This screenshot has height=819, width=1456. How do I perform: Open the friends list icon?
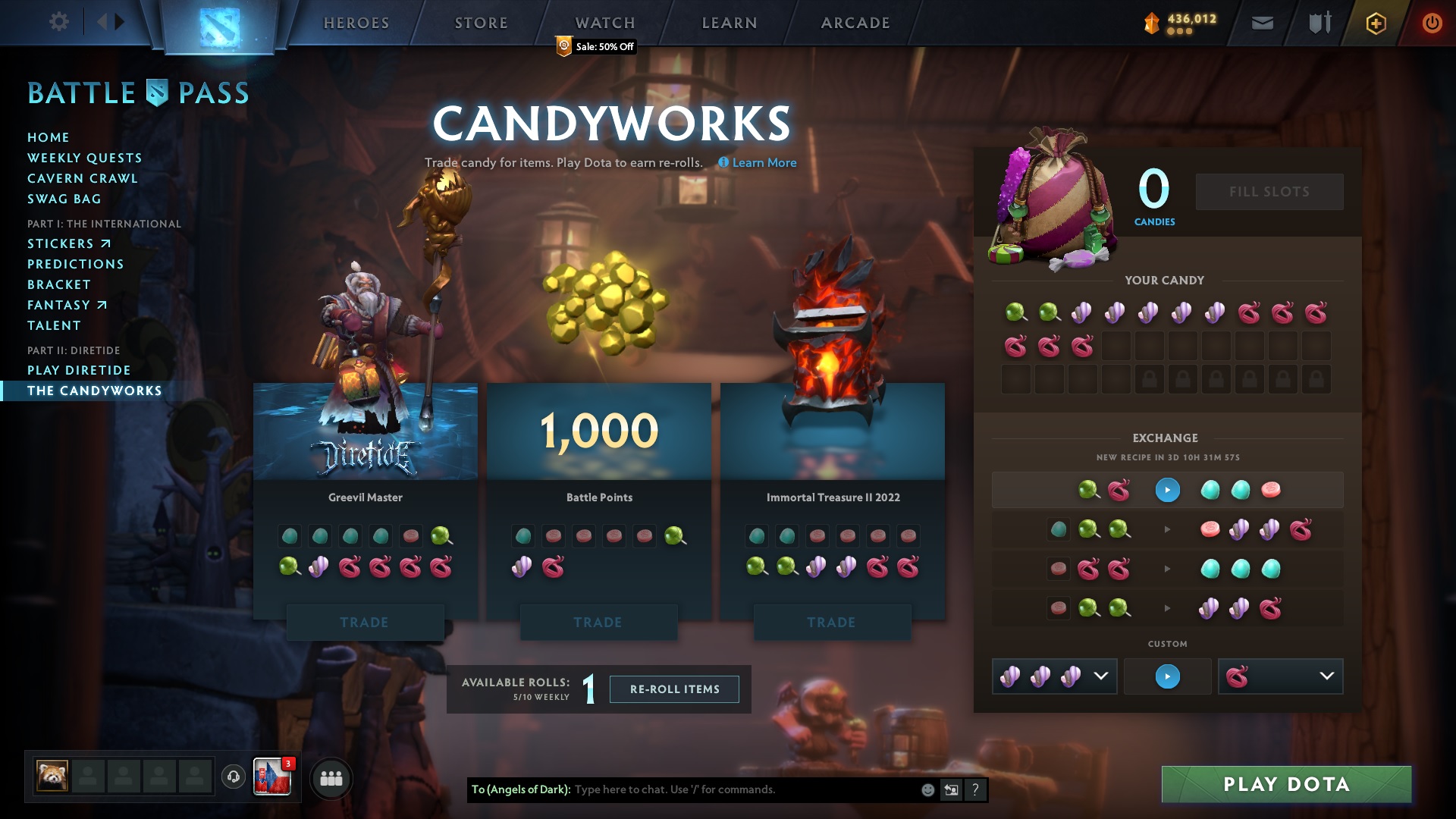tap(331, 778)
